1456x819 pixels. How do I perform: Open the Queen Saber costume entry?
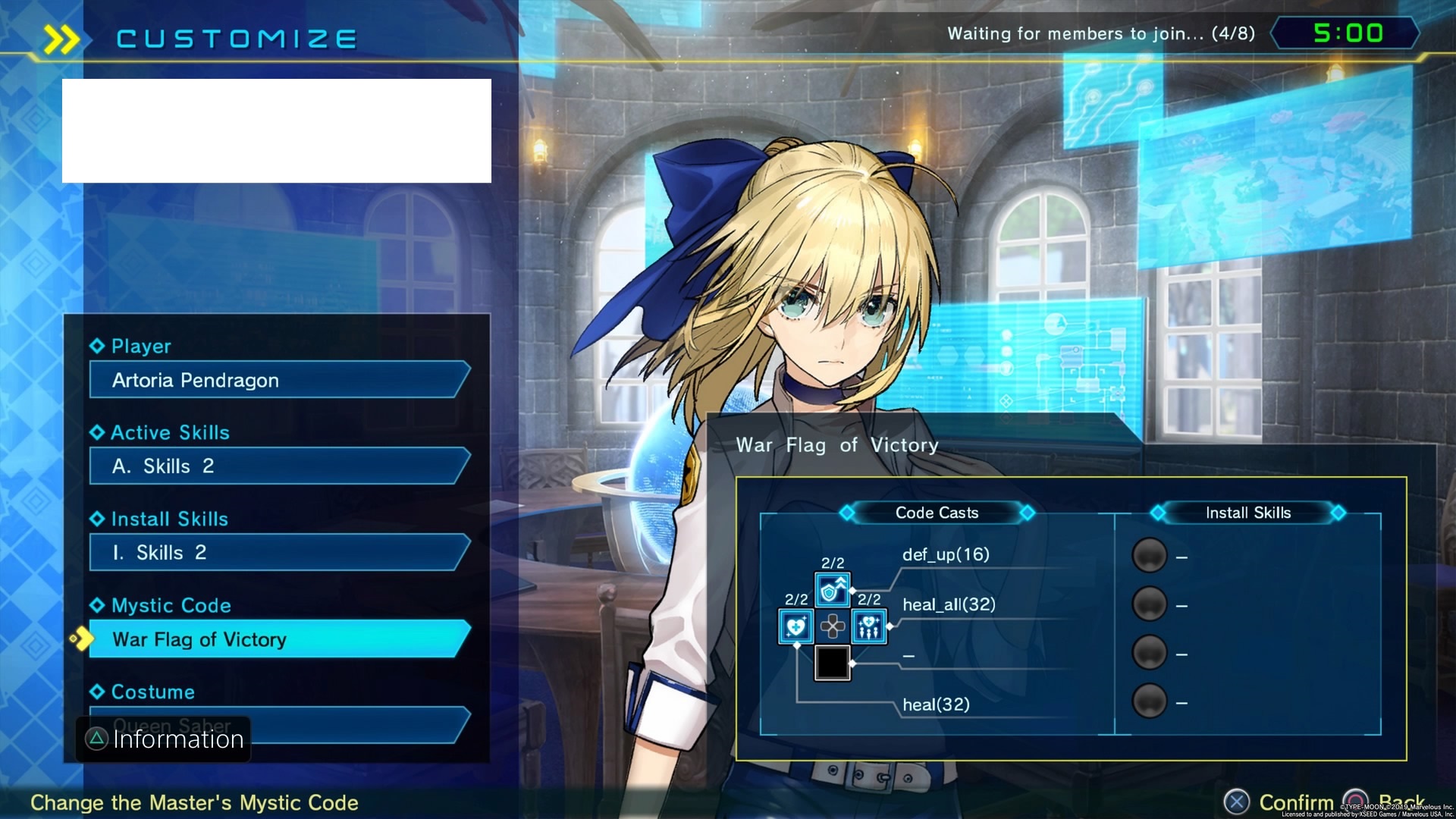[356, 726]
